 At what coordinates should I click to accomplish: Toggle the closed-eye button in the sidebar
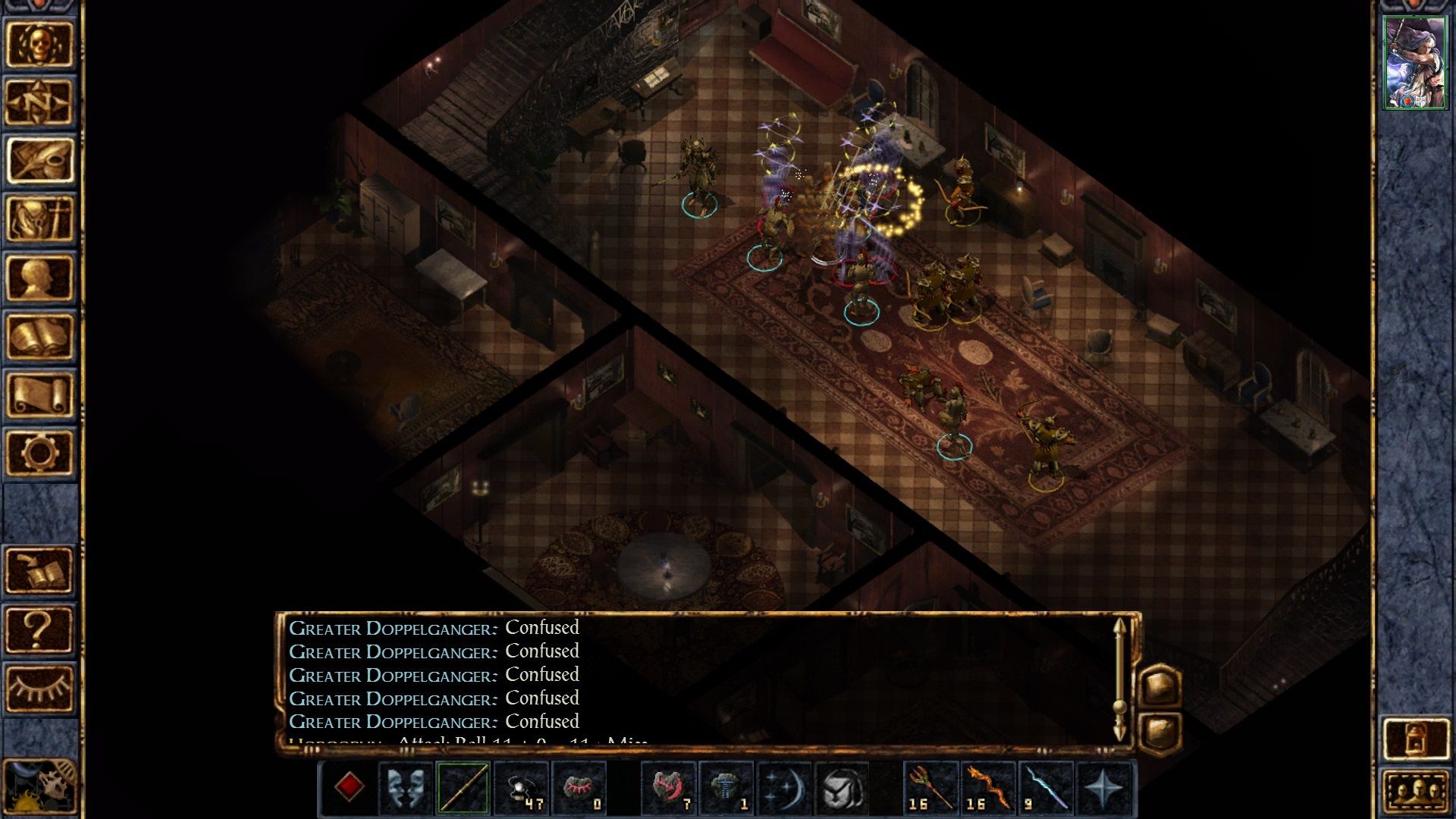tap(39, 689)
